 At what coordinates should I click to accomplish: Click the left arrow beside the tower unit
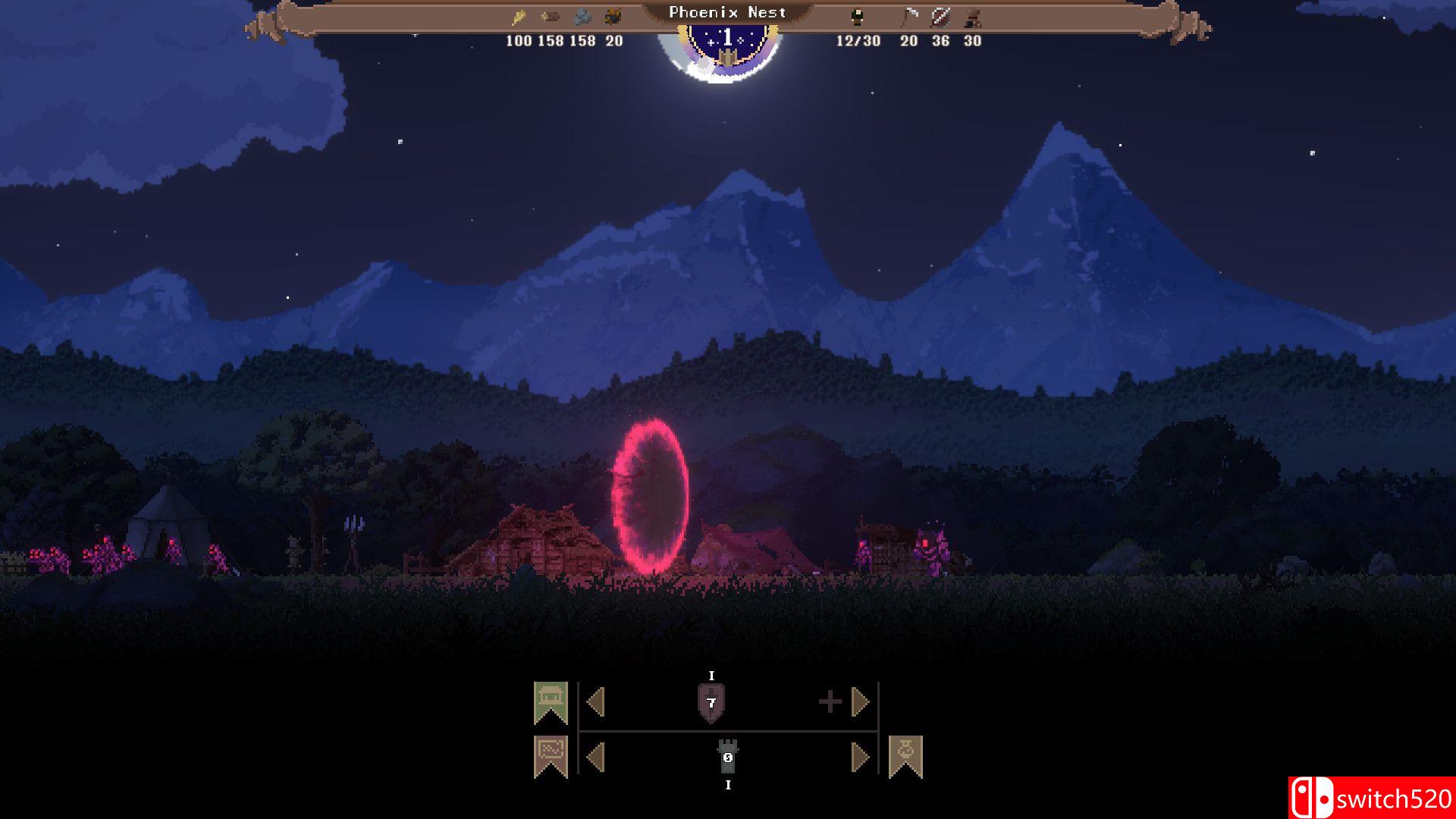pyautogui.click(x=596, y=756)
